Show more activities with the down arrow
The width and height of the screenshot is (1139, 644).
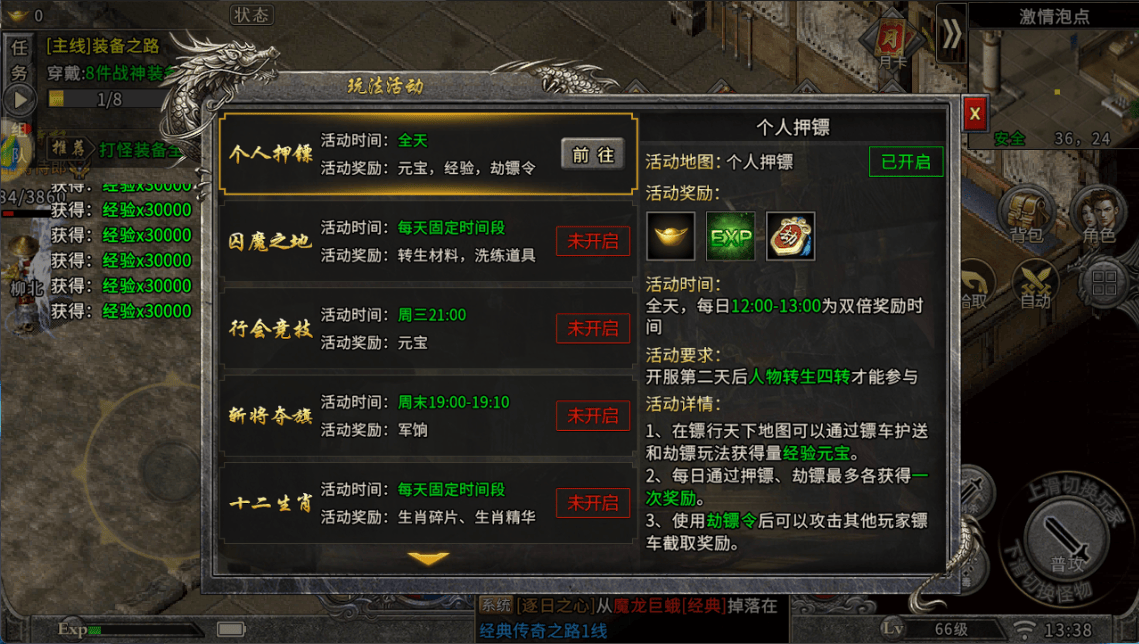[x=429, y=558]
